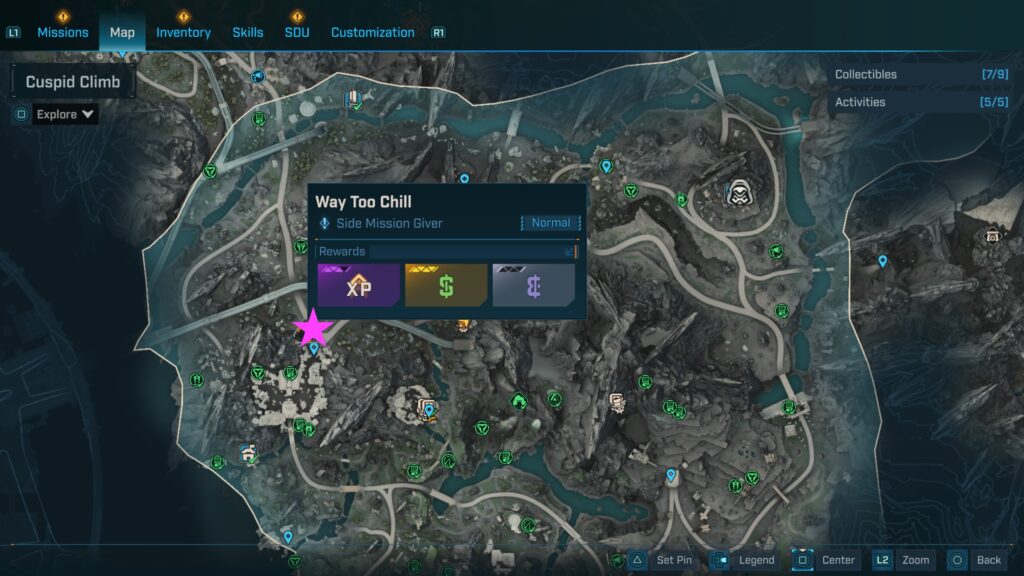
Task: Switch to the Missions tab
Action: pos(63,32)
